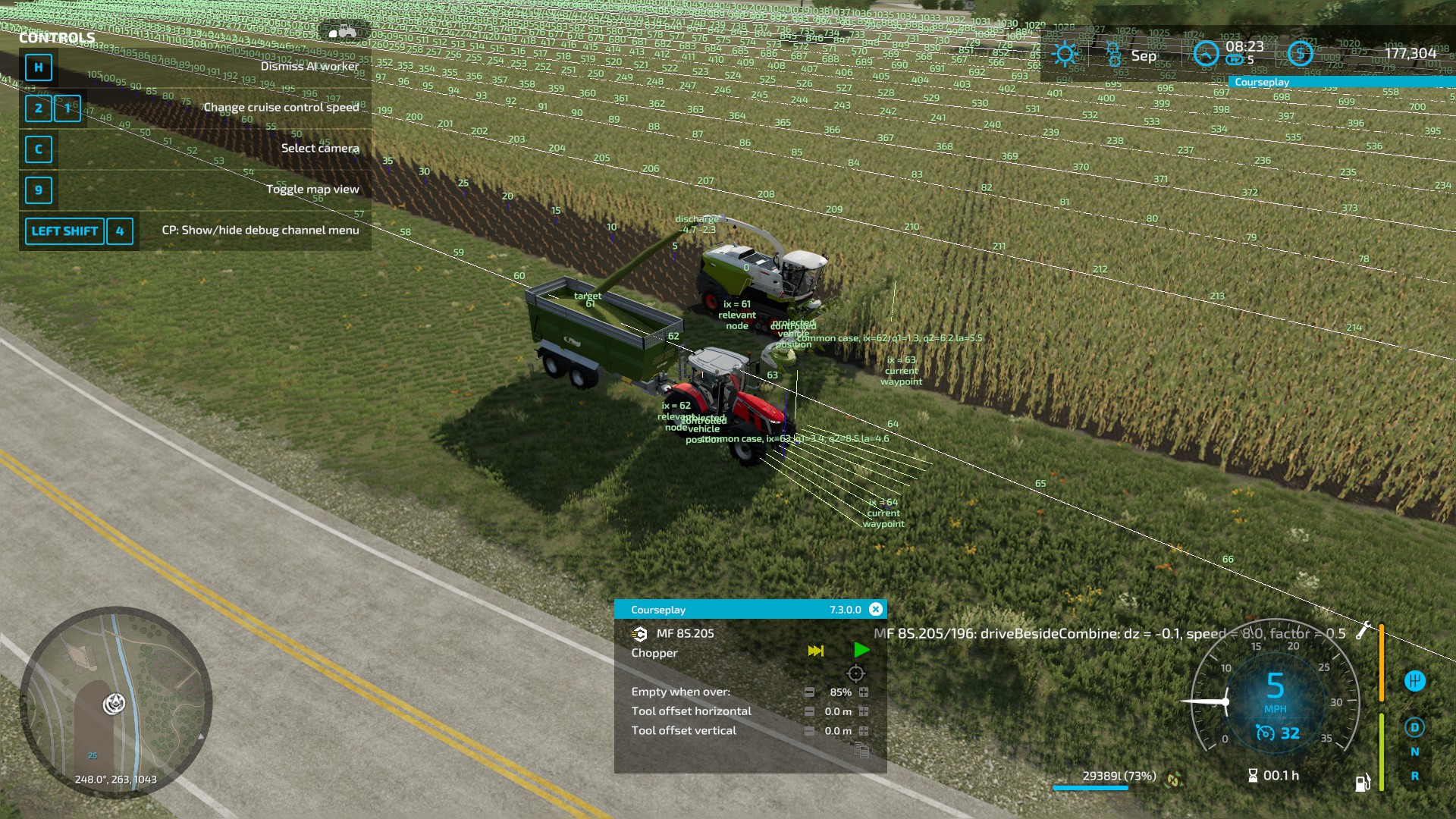The height and width of the screenshot is (819, 1456).
Task: Start the course with the green play button
Action: click(x=861, y=650)
